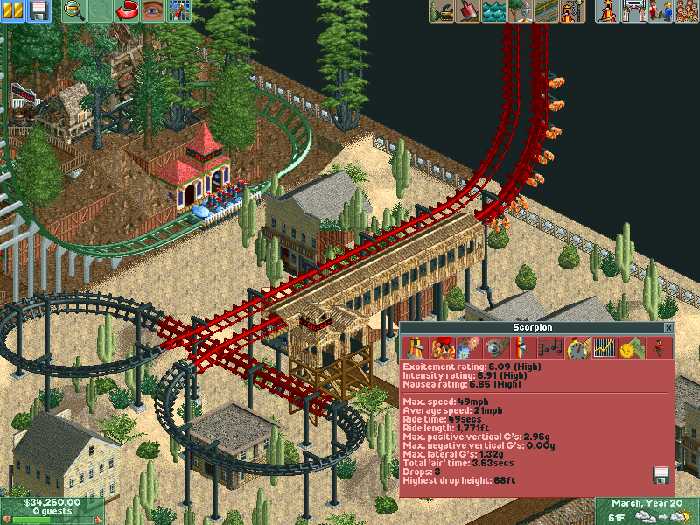Pause the game with the pause button
The width and height of the screenshot is (700, 525).
tap(12, 11)
